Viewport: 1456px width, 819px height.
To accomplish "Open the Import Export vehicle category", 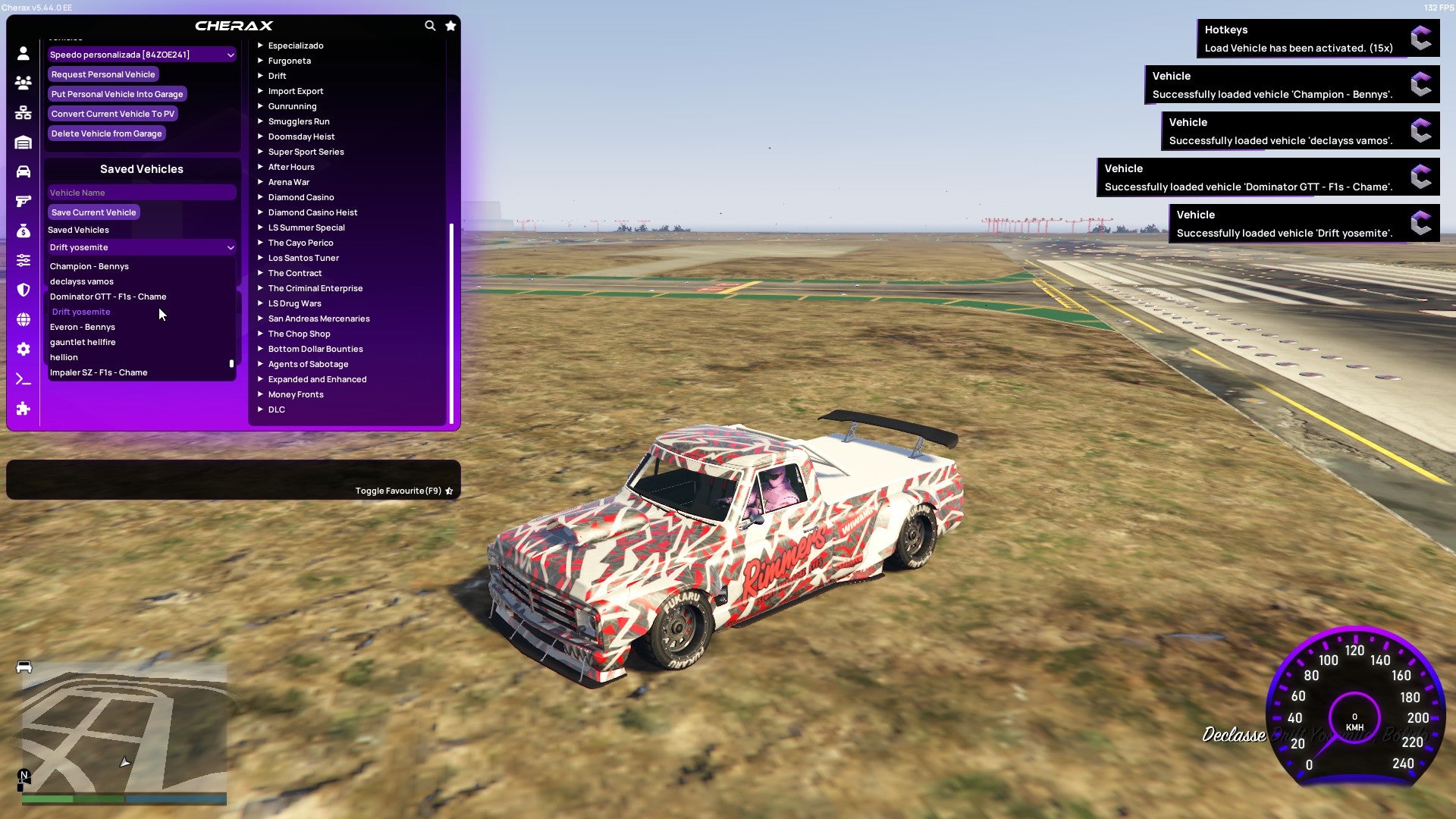I will pyautogui.click(x=296, y=91).
